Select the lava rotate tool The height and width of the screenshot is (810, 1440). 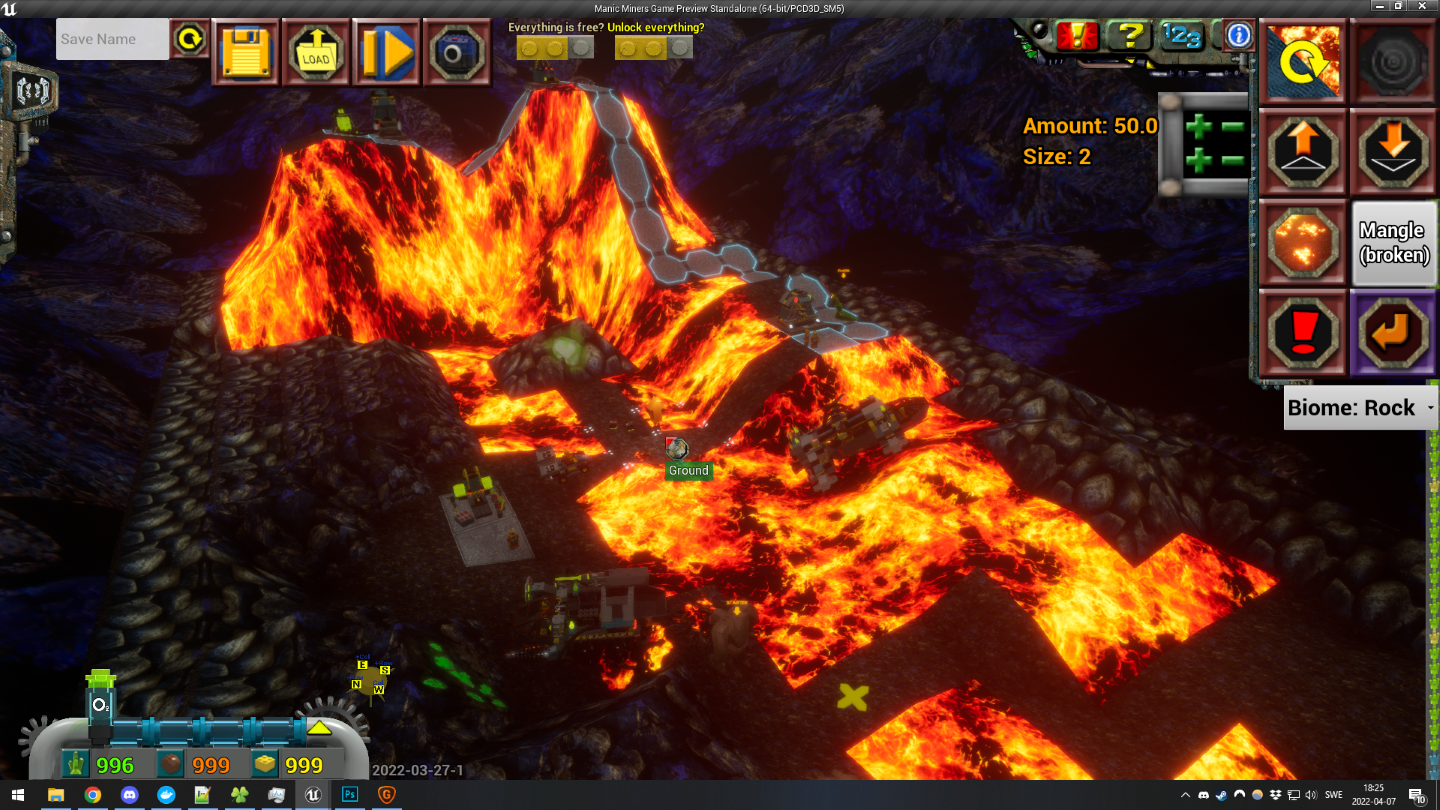pyautogui.click(x=1302, y=61)
